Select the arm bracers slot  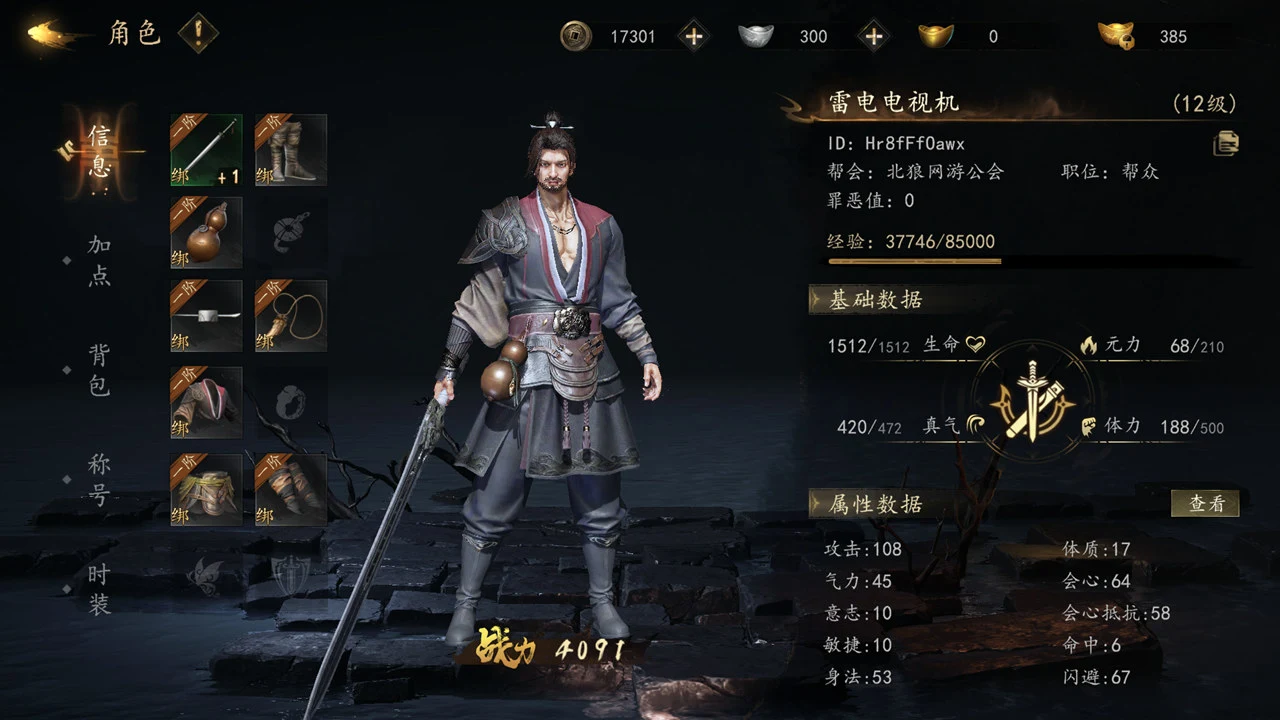(x=291, y=490)
